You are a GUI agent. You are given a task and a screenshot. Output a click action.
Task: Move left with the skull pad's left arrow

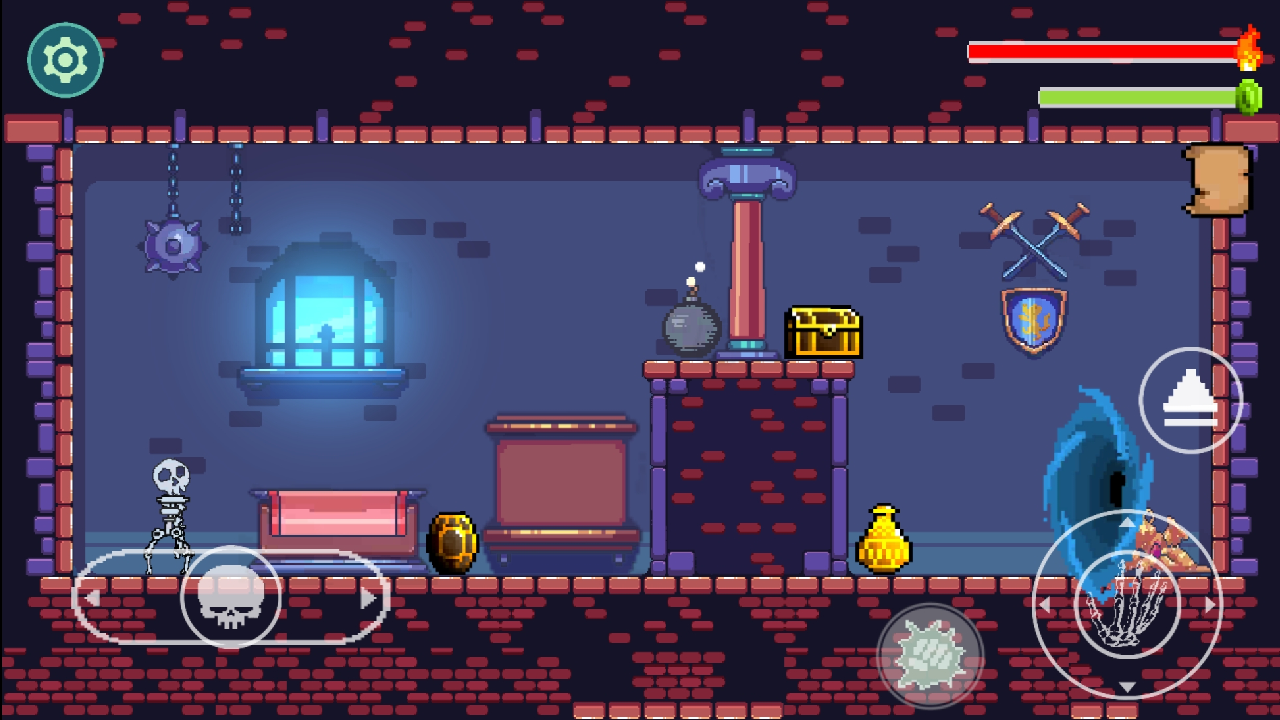tap(92, 598)
